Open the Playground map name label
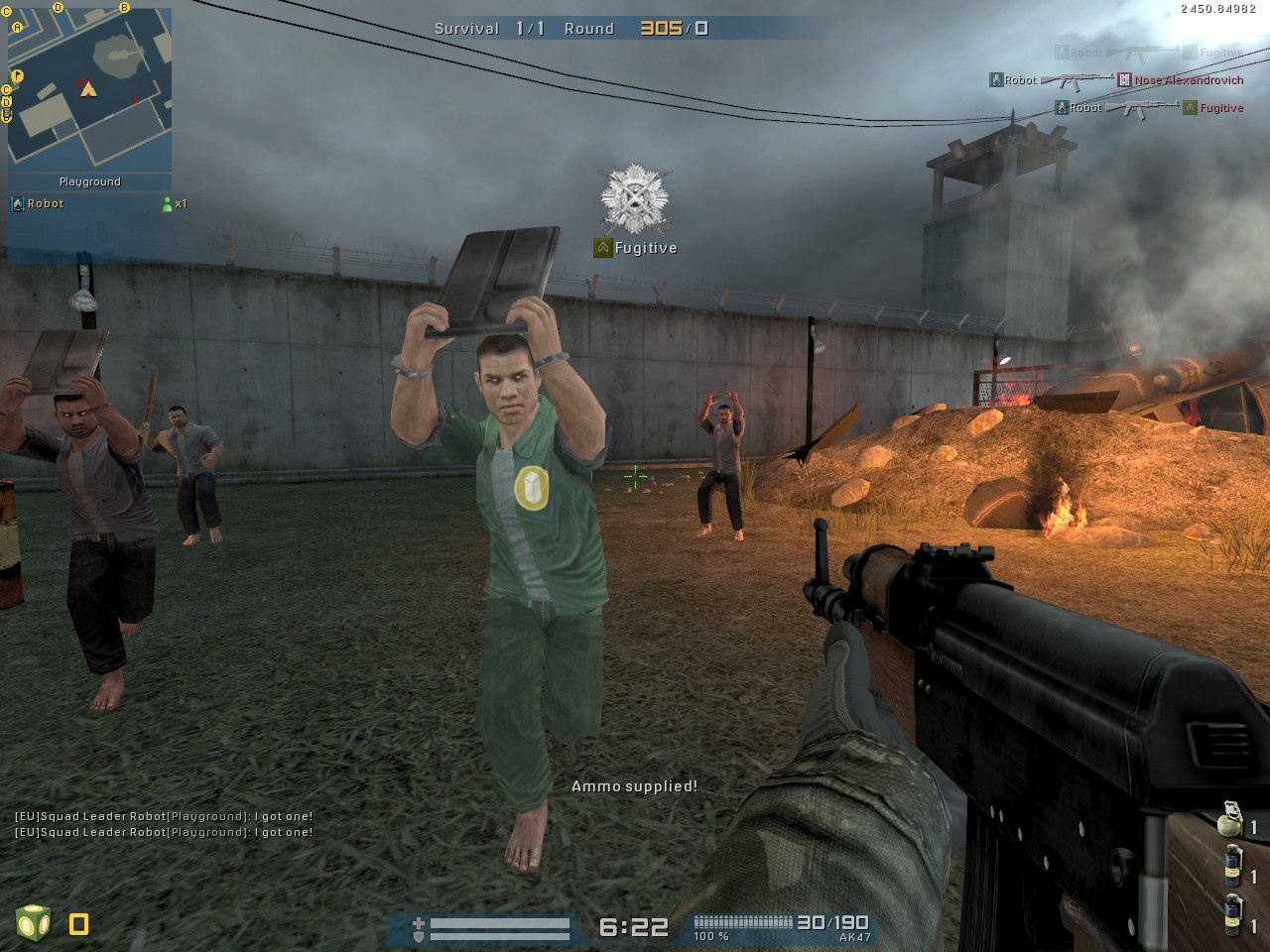Screen dimensions: 1270x952 (90, 181)
